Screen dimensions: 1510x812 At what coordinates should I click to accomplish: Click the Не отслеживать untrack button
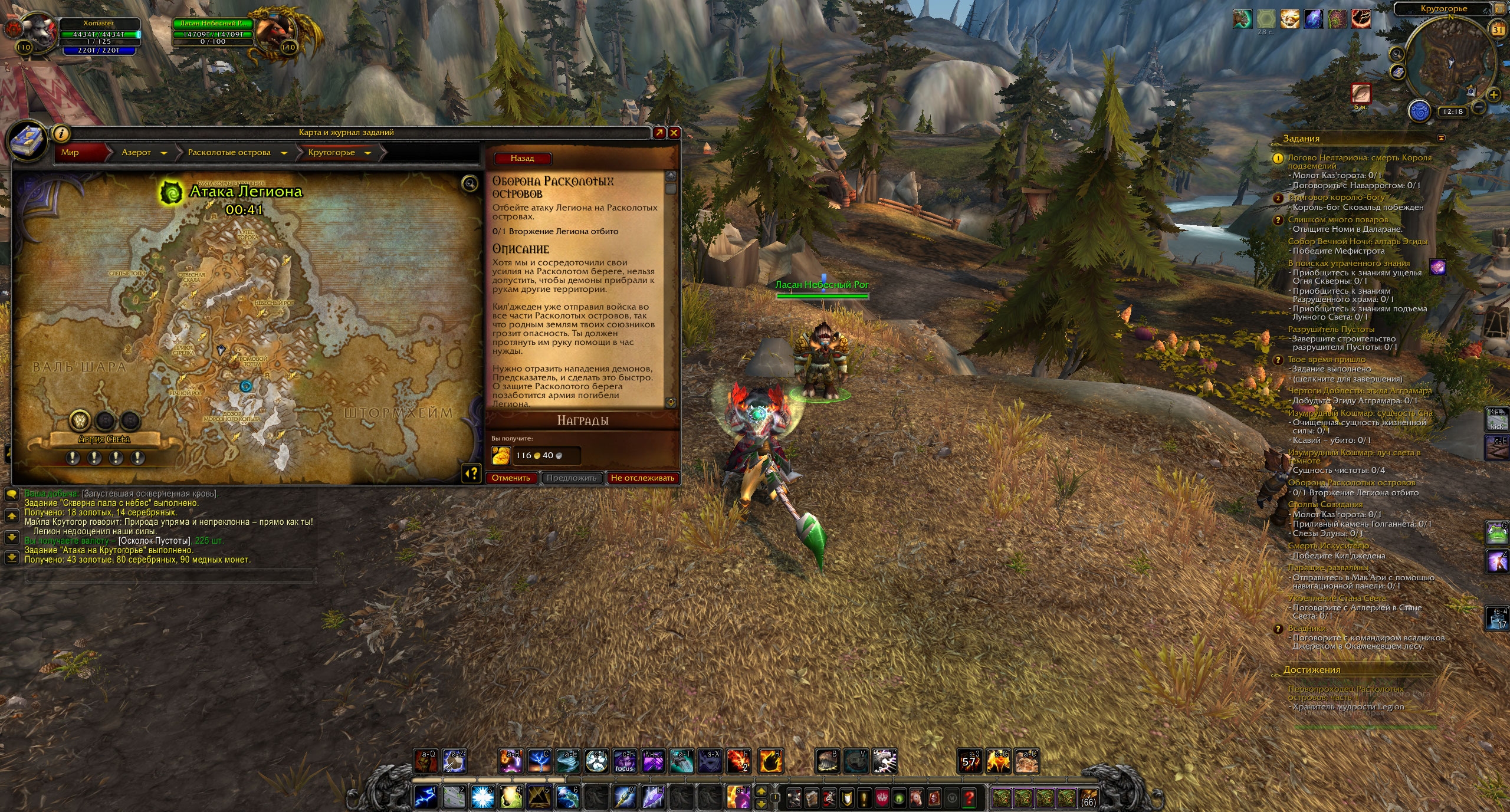click(642, 478)
